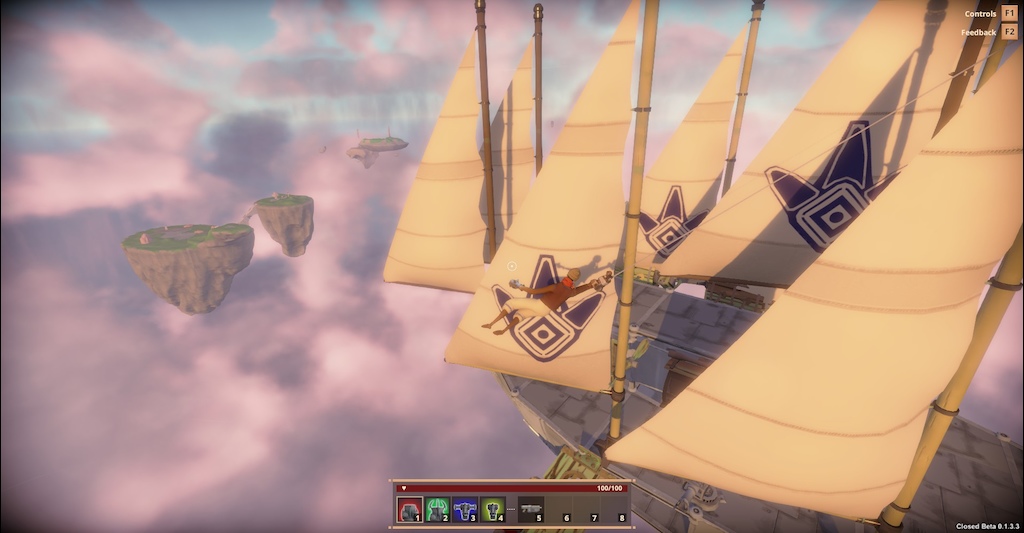The image size is (1024, 533).
Task: Select the red-backed item in hotbar slot 1
Action: coord(409,510)
